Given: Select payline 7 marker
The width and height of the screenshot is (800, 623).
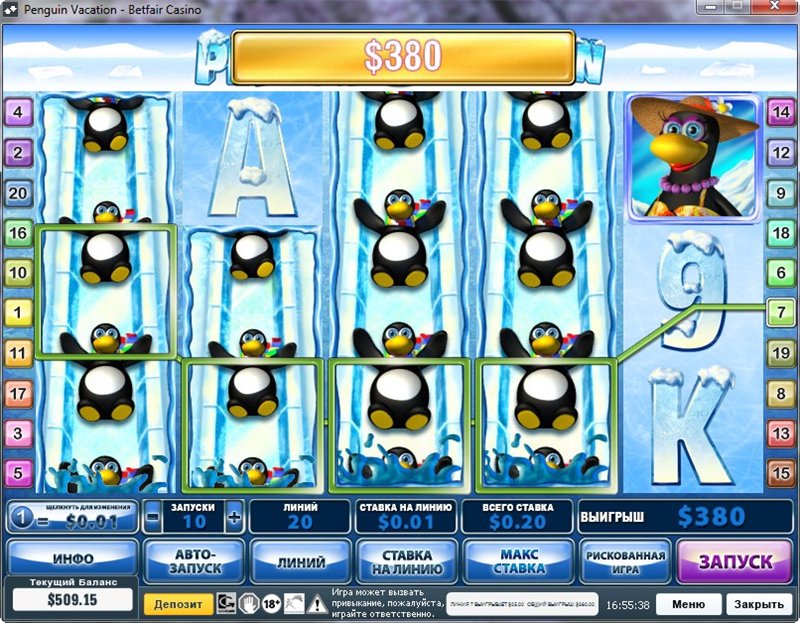Looking at the screenshot, I should click(780, 312).
